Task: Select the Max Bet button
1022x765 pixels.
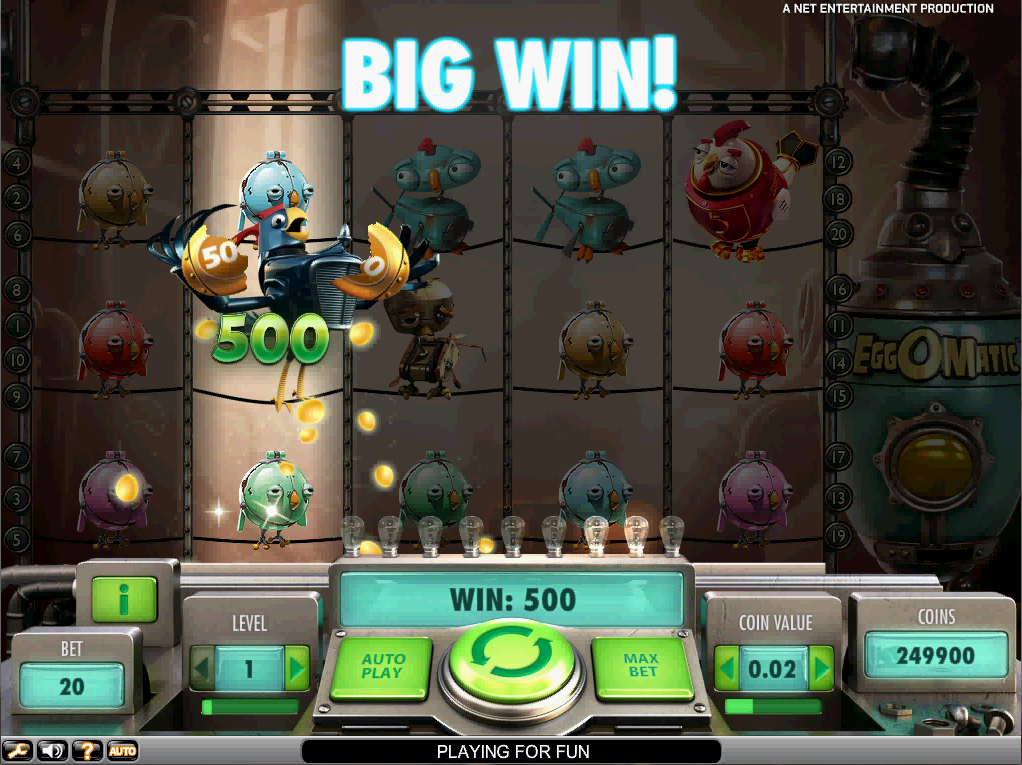Action: pyautogui.click(x=642, y=667)
